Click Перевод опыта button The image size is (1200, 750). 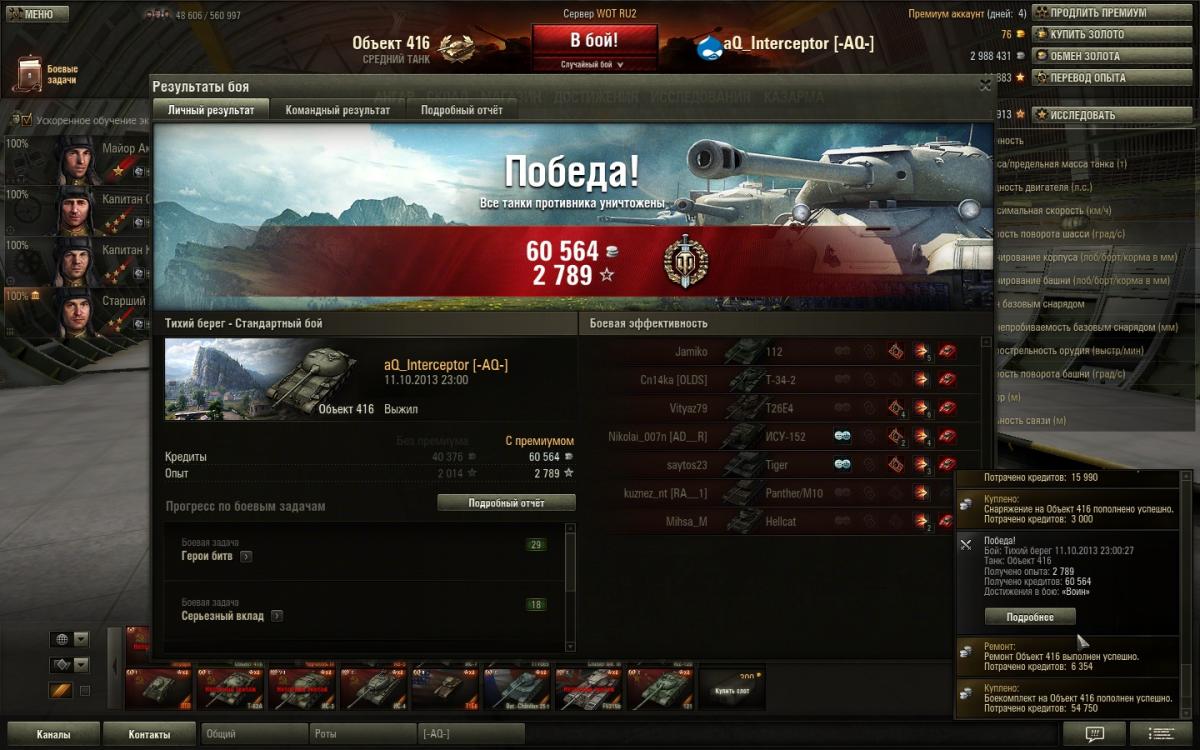click(1087, 77)
